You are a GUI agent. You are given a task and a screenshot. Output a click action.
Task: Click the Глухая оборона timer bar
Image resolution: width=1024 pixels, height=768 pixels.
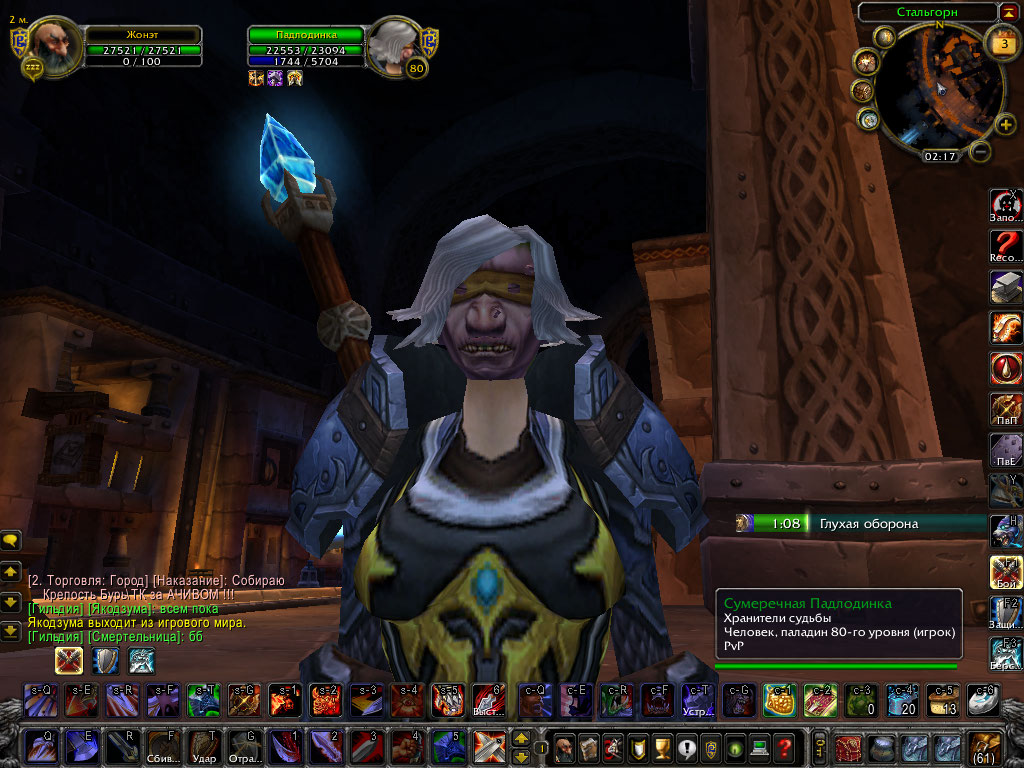[860, 523]
